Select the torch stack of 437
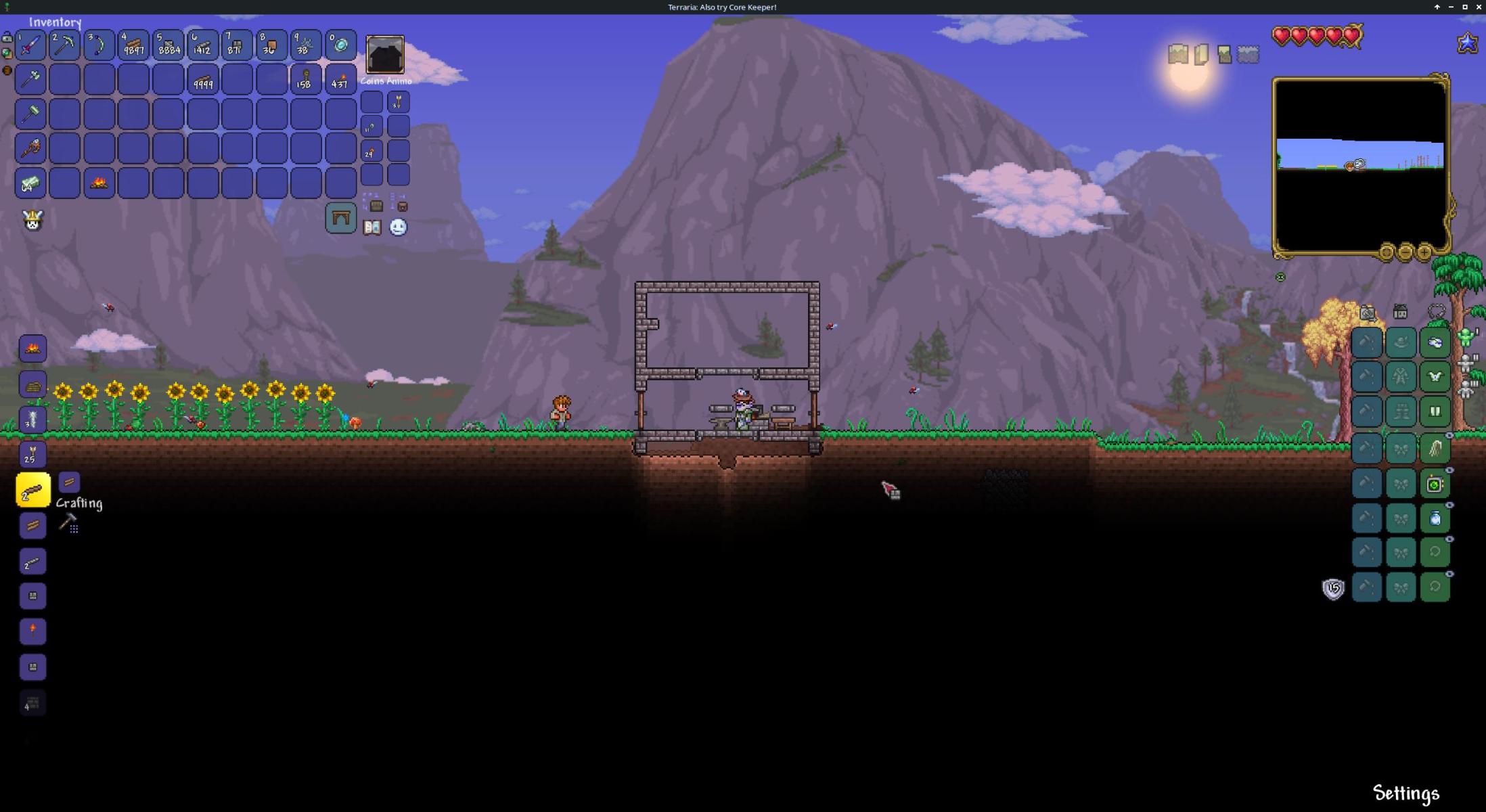Screen dimensions: 1486x812 click(340, 80)
